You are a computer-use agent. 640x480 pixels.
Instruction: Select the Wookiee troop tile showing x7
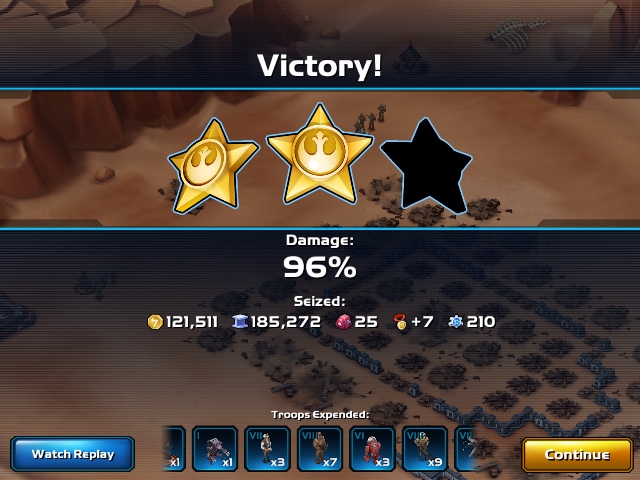(321, 449)
